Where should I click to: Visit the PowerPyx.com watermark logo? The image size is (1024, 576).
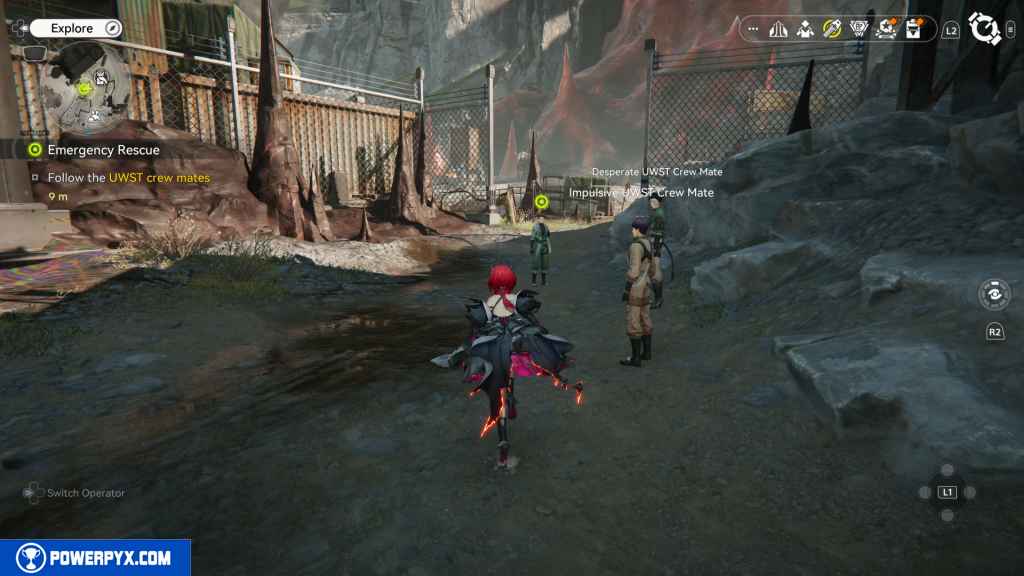(95, 558)
